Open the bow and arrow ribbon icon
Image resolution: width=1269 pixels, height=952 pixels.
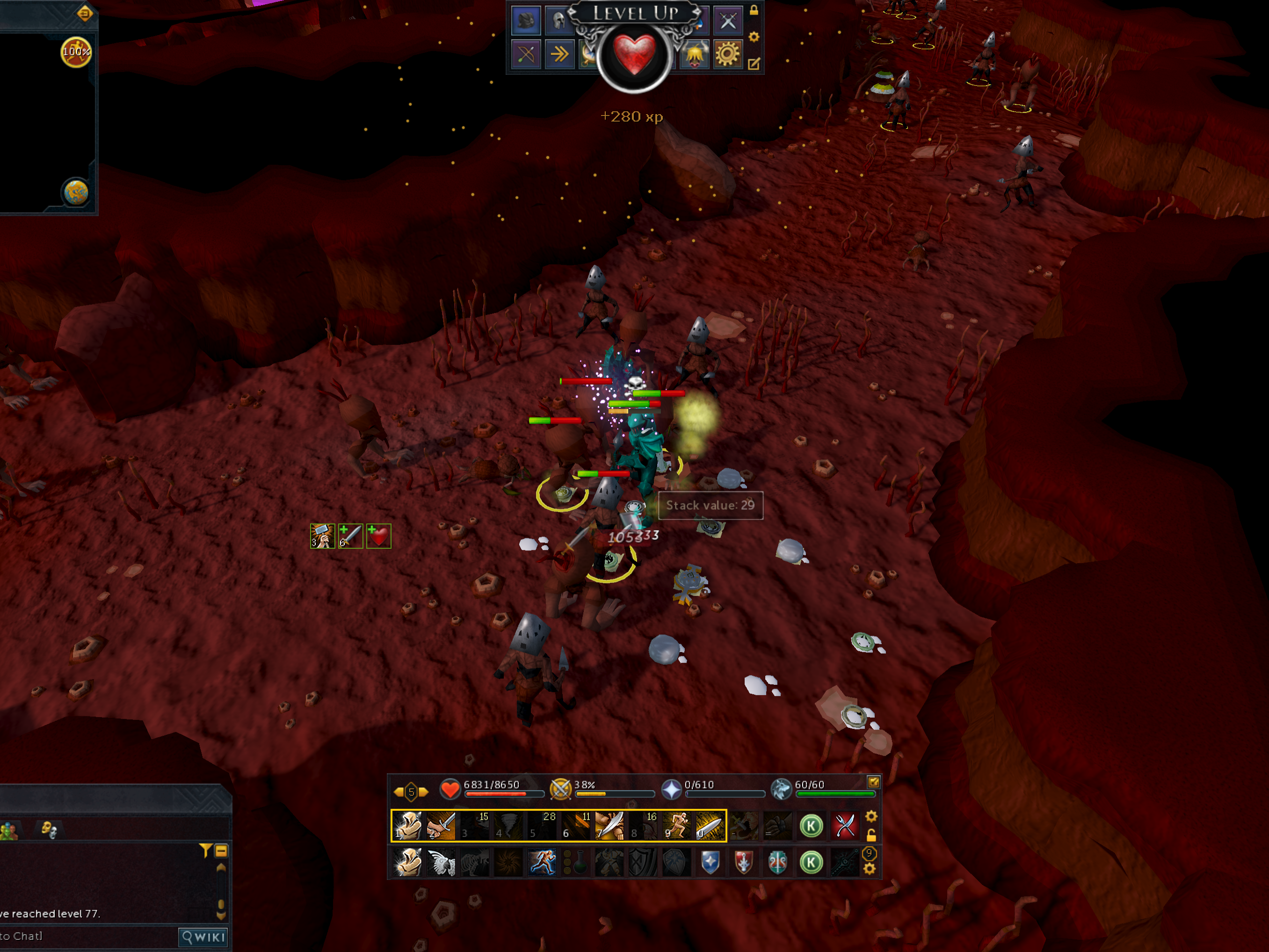pyautogui.click(x=525, y=55)
